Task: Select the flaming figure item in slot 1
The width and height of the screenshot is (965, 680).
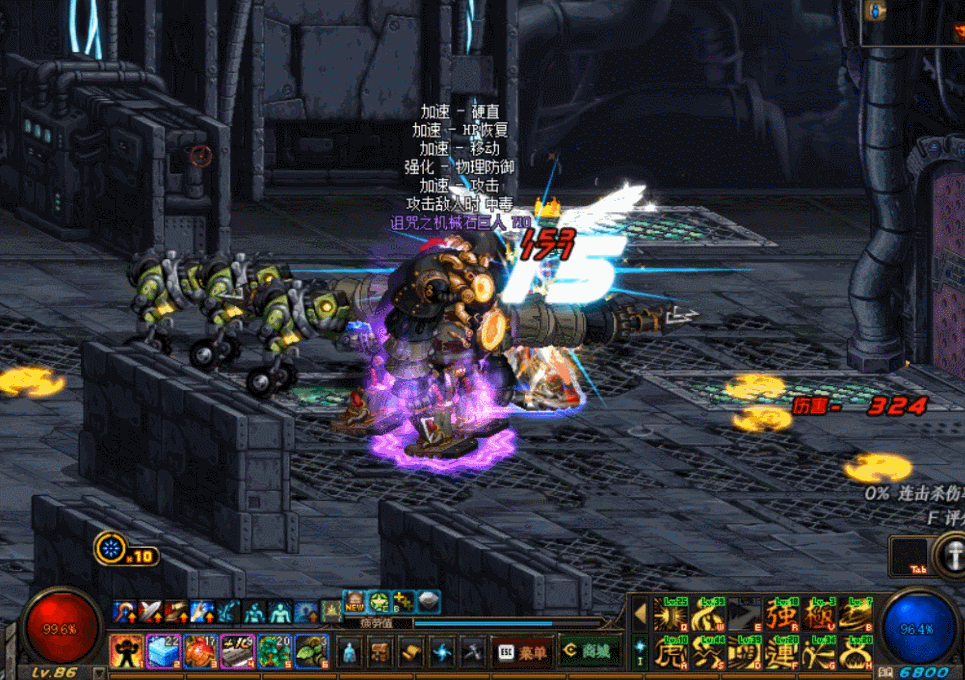Action: (x=127, y=651)
